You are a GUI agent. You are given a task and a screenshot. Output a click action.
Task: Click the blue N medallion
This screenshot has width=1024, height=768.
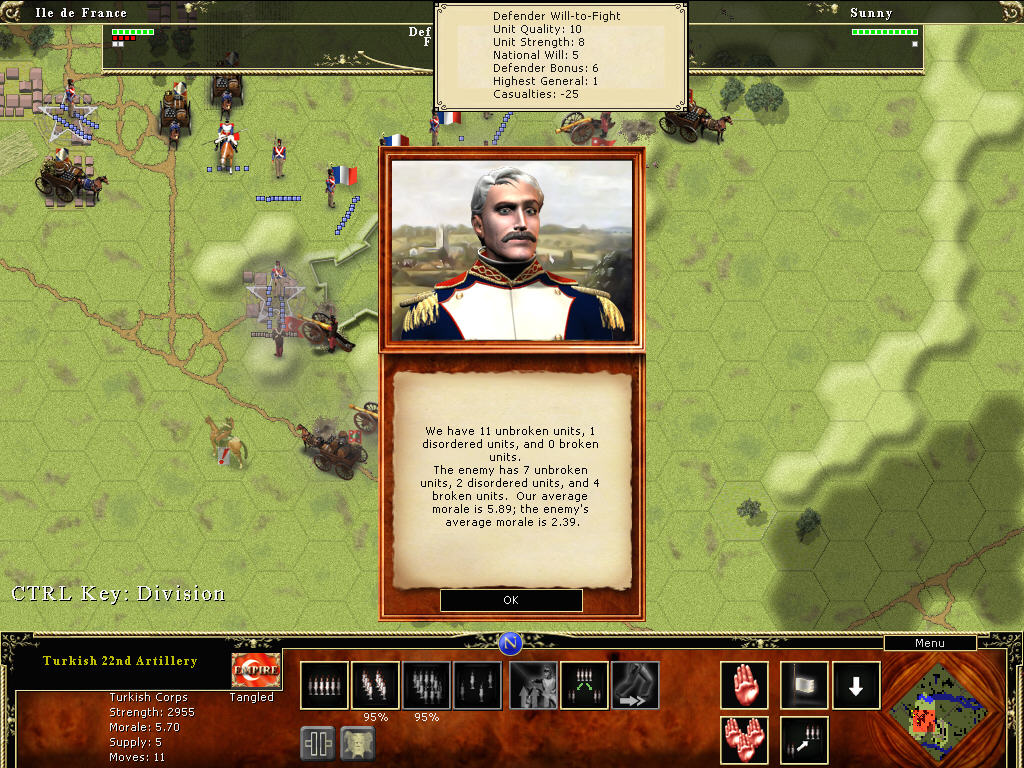point(511,643)
